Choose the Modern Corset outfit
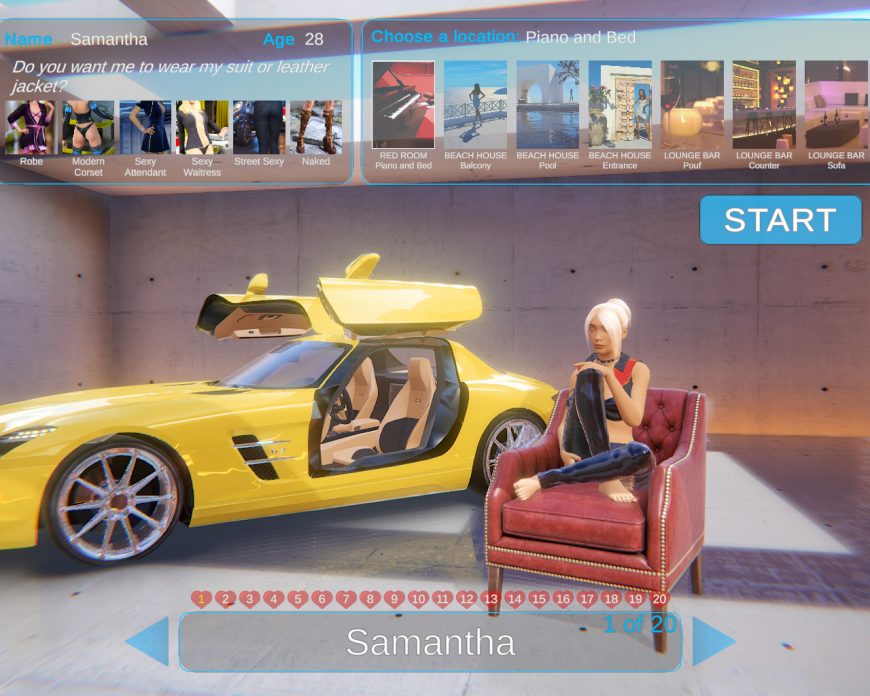The height and width of the screenshot is (696, 870). pos(88,127)
